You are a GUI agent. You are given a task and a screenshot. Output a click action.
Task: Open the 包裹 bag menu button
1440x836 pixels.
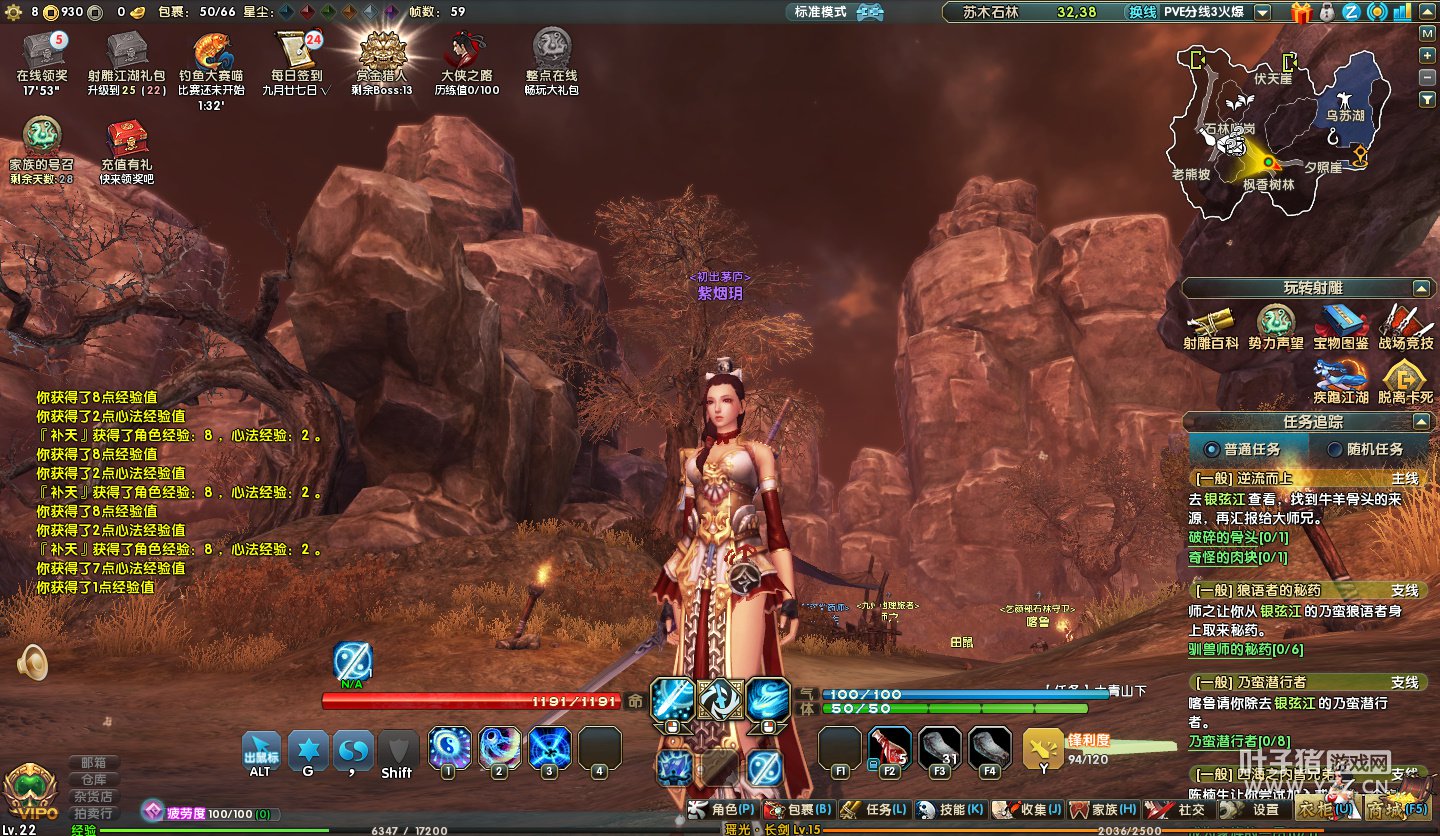point(798,809)
